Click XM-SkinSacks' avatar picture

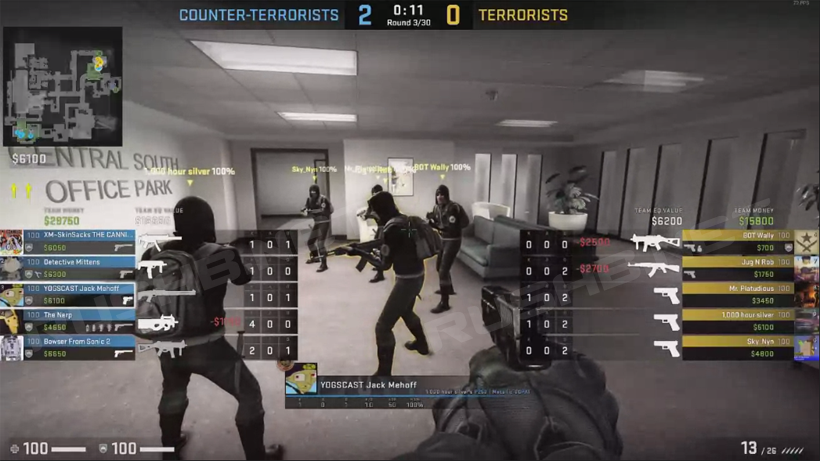pos(12,241)
